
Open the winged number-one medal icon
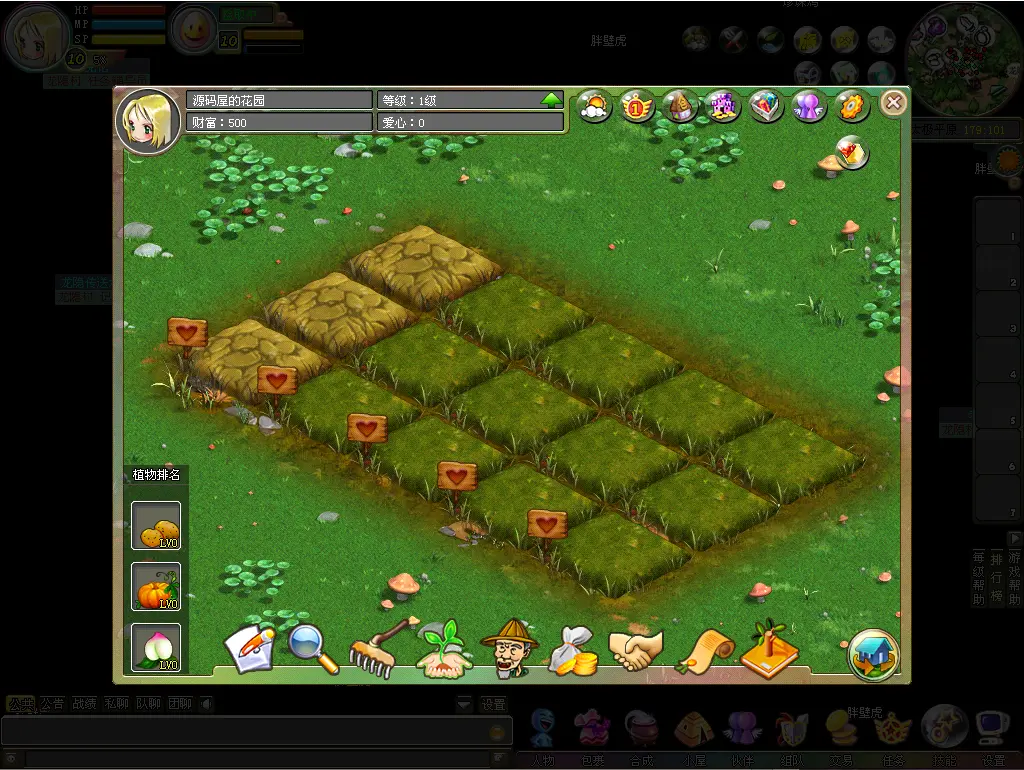[x=637, y=106]
